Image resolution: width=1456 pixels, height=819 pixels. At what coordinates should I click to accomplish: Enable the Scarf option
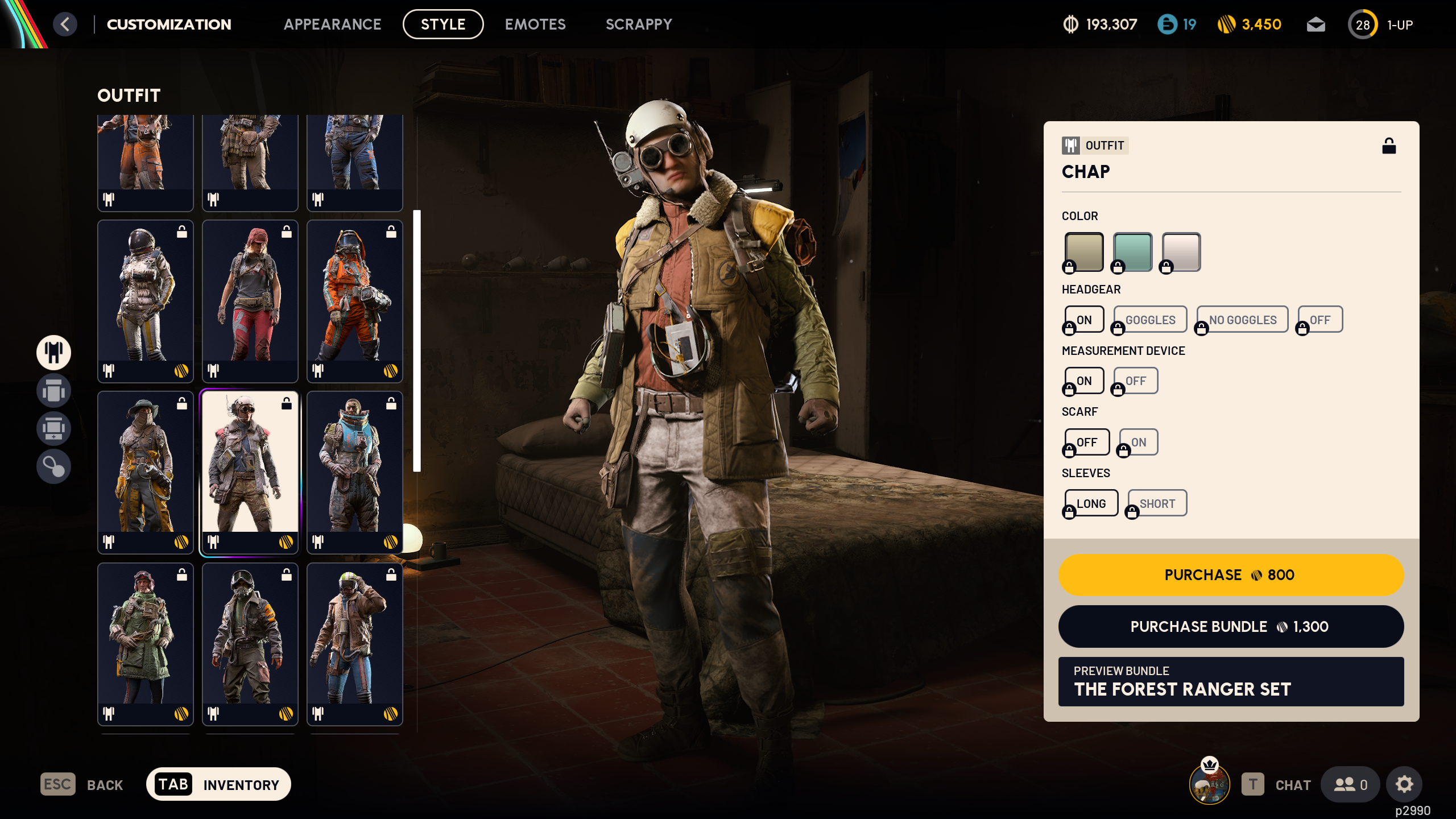coord(1138,441)
